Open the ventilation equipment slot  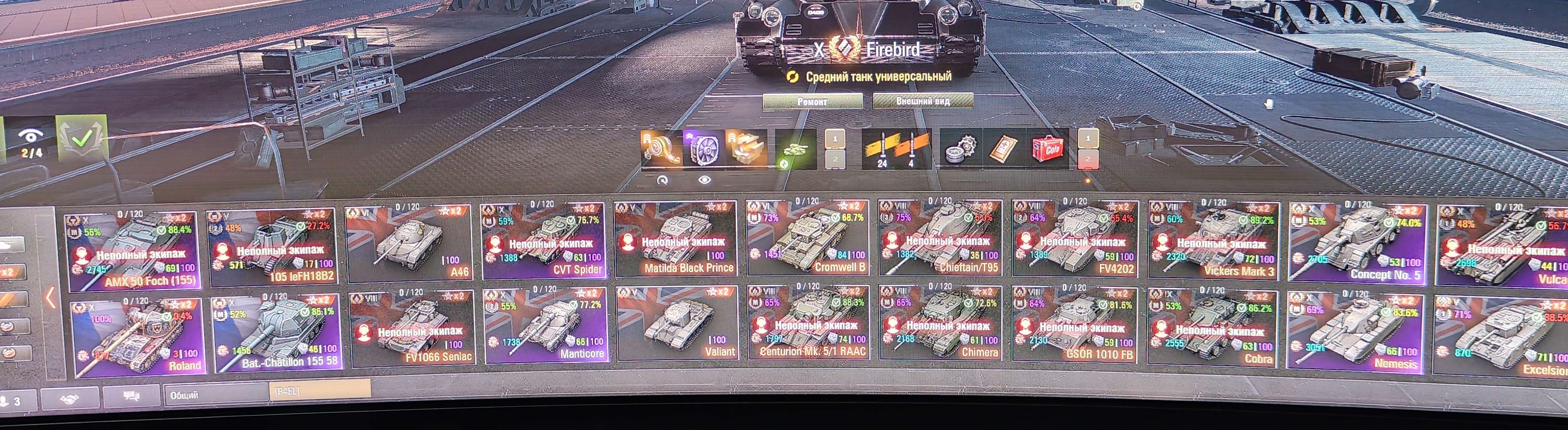705,149
